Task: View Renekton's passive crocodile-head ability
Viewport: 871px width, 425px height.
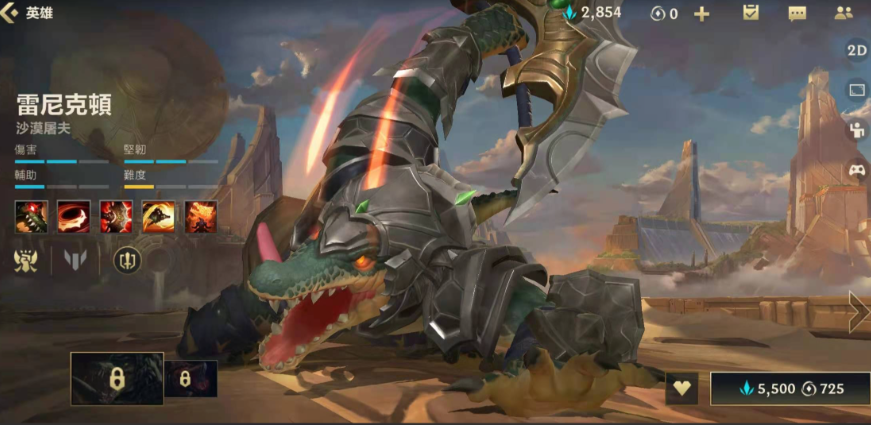Action: click(29, 215)
